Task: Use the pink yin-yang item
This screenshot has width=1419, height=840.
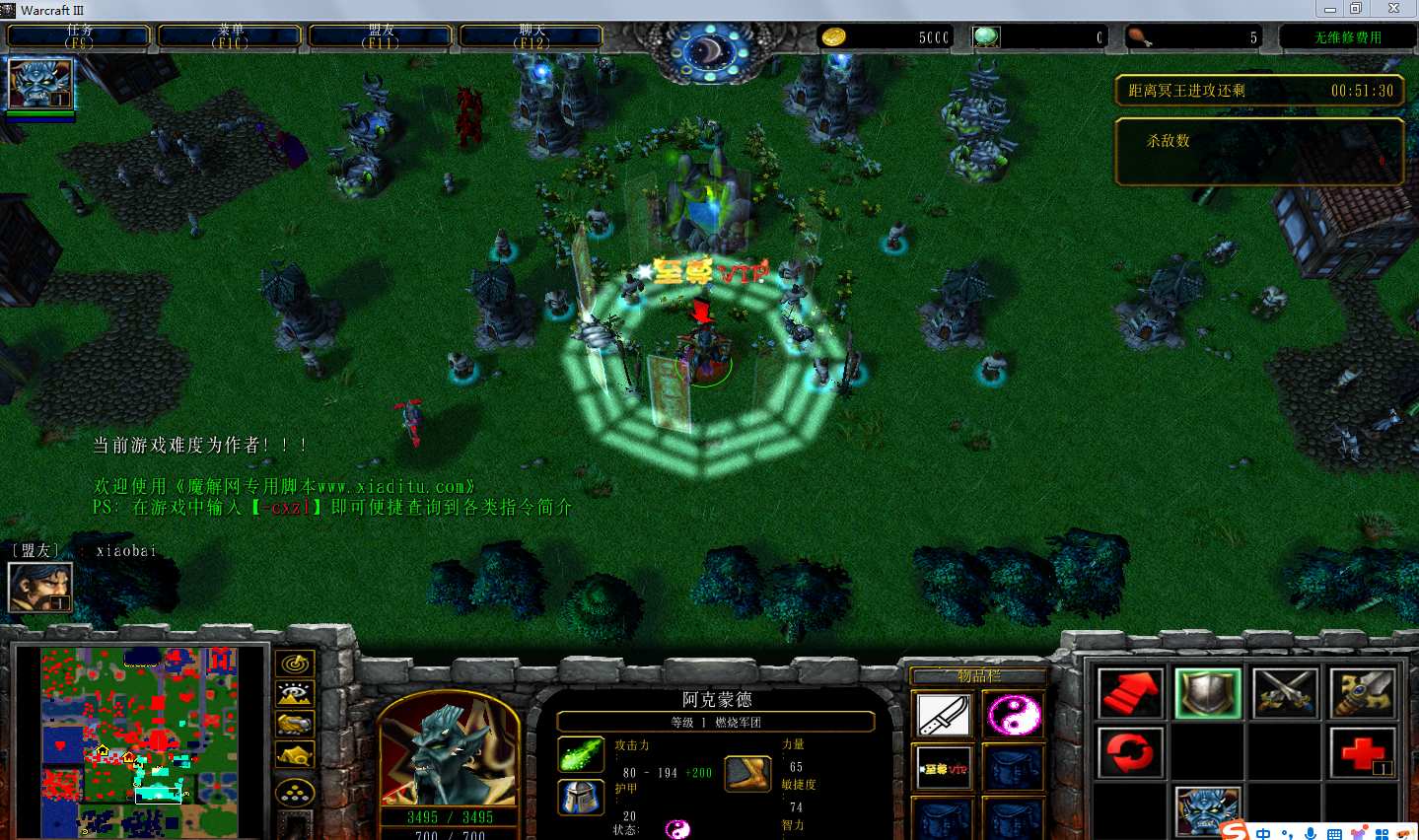Action: (x=1014, y=716)
